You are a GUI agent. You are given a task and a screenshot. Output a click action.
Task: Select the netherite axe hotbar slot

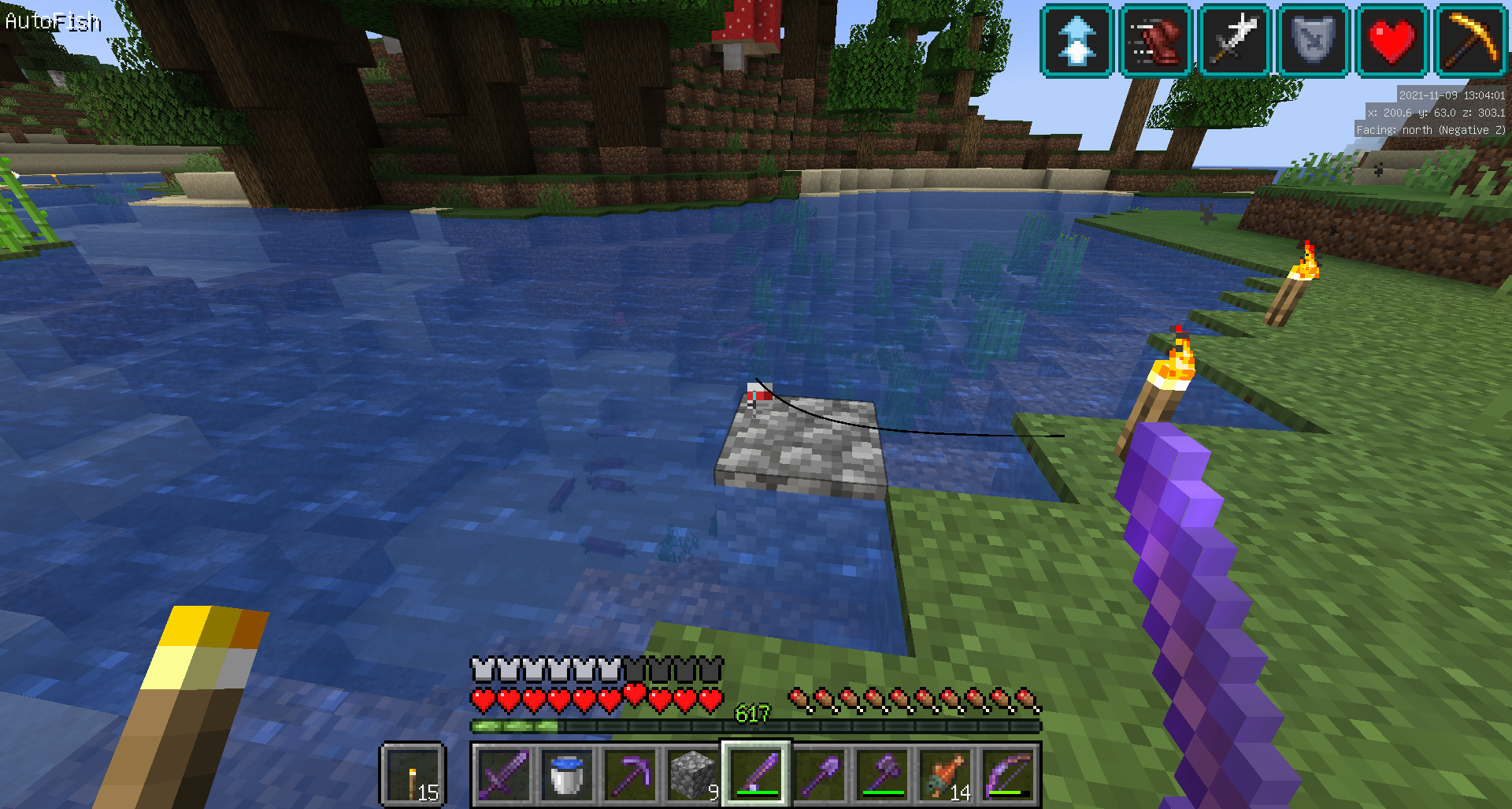(882, 774)
